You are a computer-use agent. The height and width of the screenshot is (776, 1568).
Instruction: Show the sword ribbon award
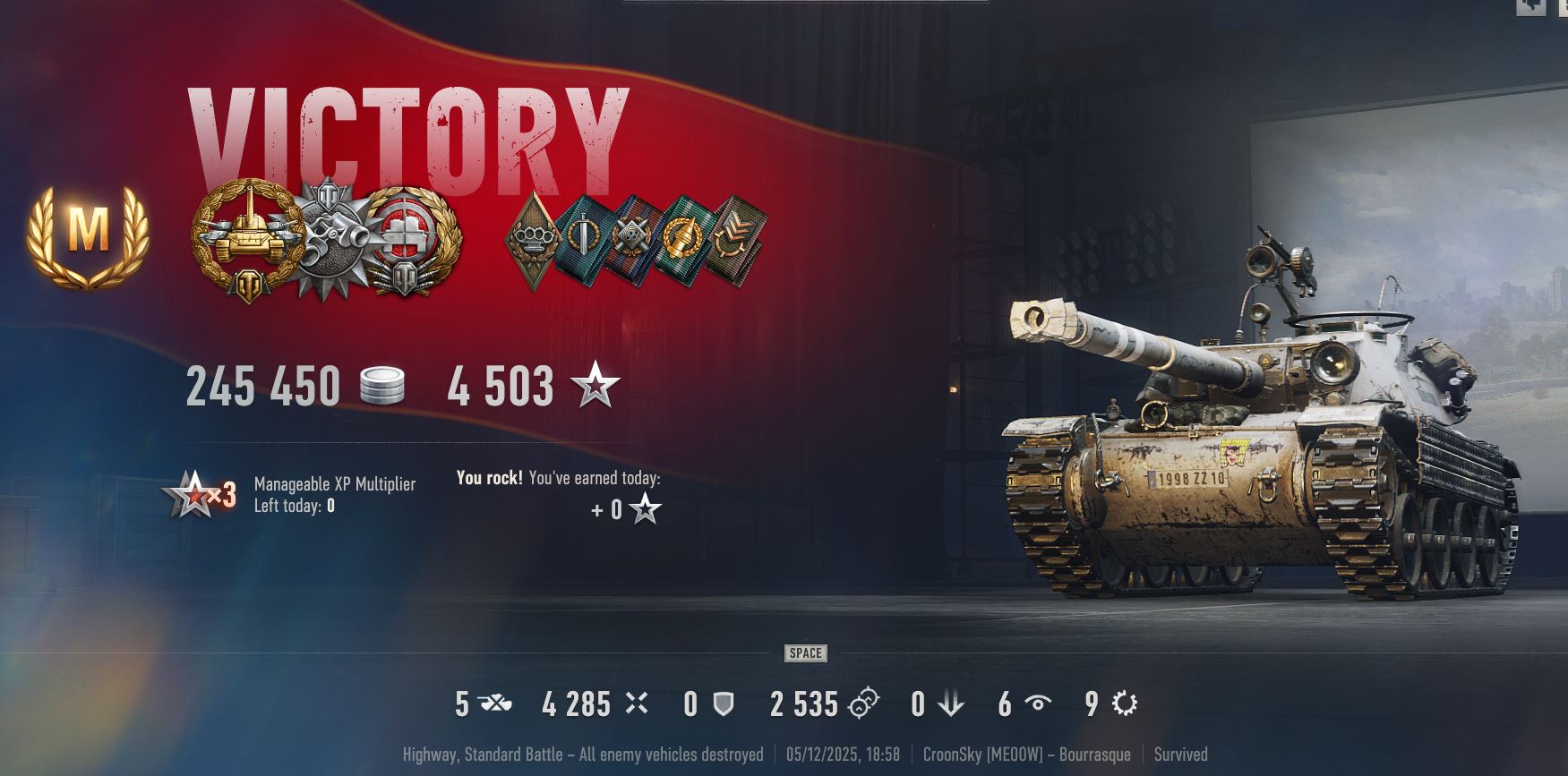[x=583, y=240]
